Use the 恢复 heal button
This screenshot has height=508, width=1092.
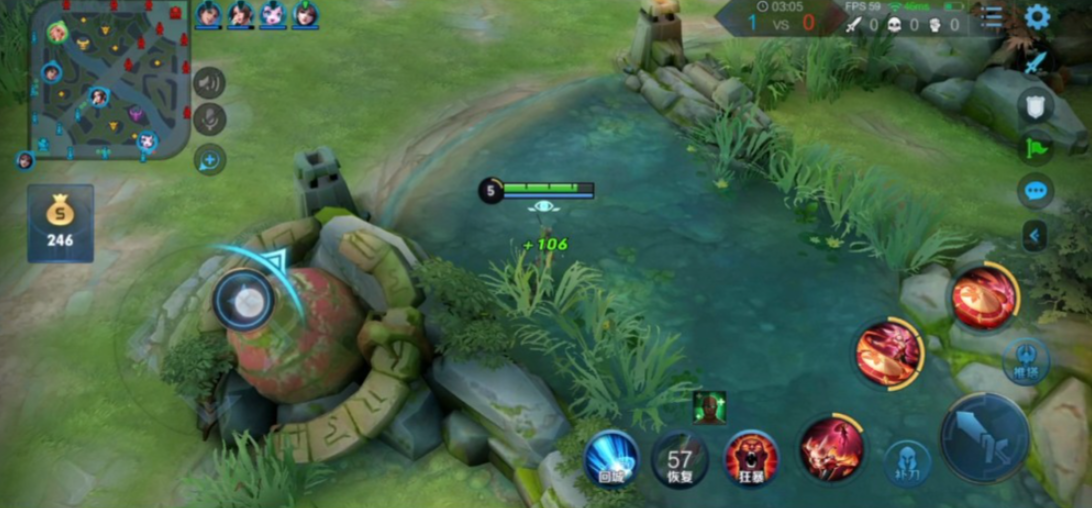[x=680, y=461]
